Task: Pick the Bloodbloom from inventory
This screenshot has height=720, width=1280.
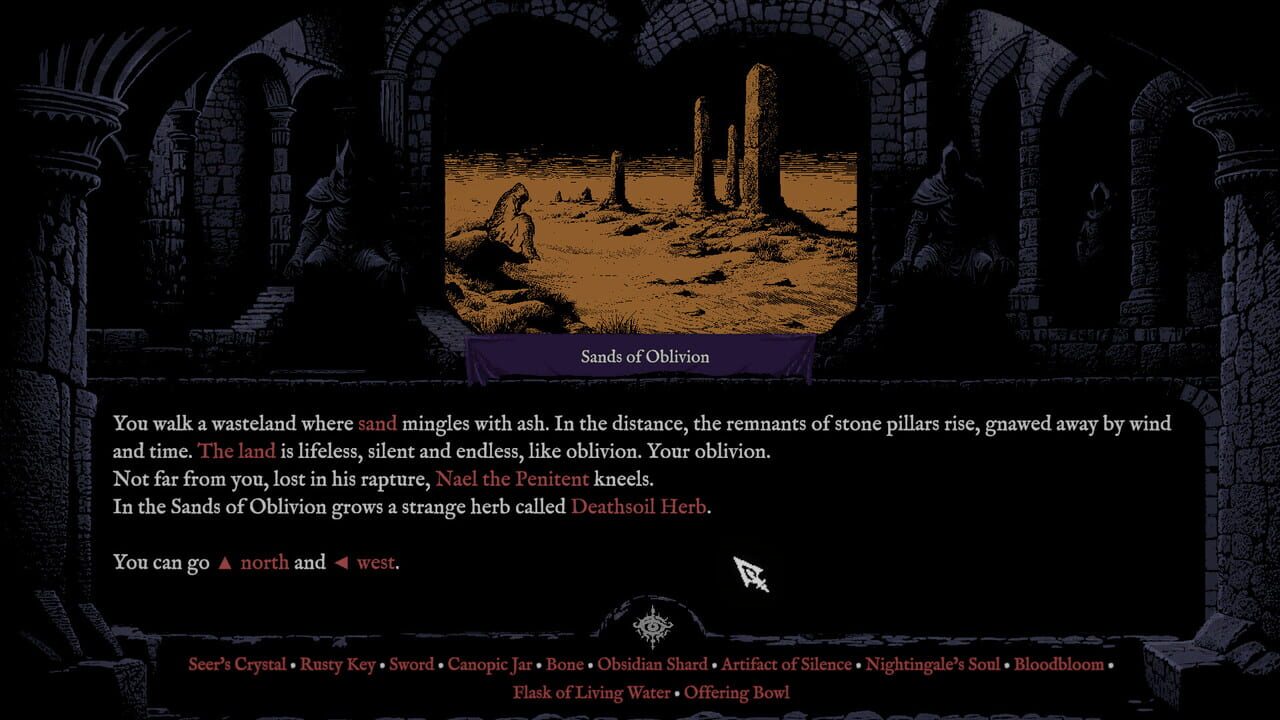Action: (1060, 664)
